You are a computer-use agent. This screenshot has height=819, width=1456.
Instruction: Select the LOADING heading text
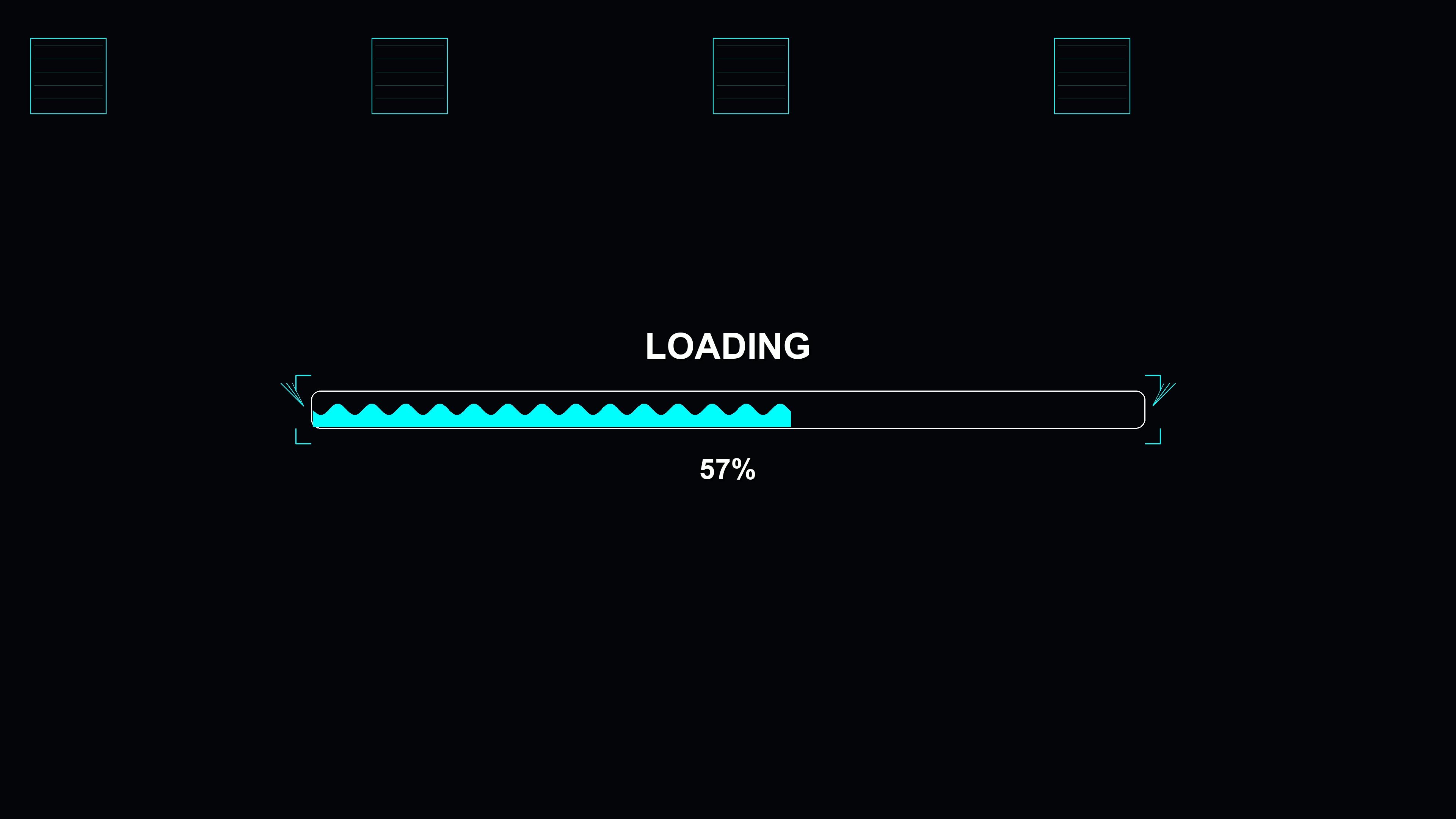(728, 347)
